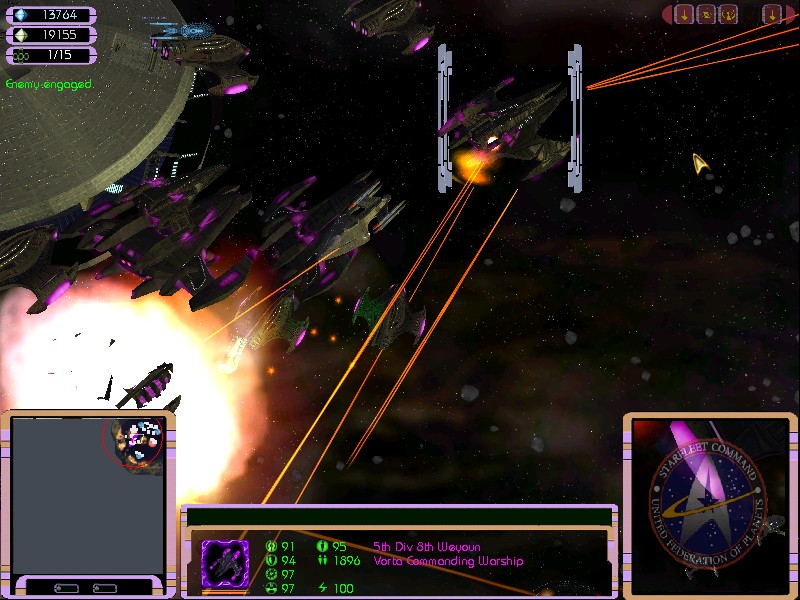
Task: Select the Vorta Commanding Warship portrait
Action: tap(225, 560)
